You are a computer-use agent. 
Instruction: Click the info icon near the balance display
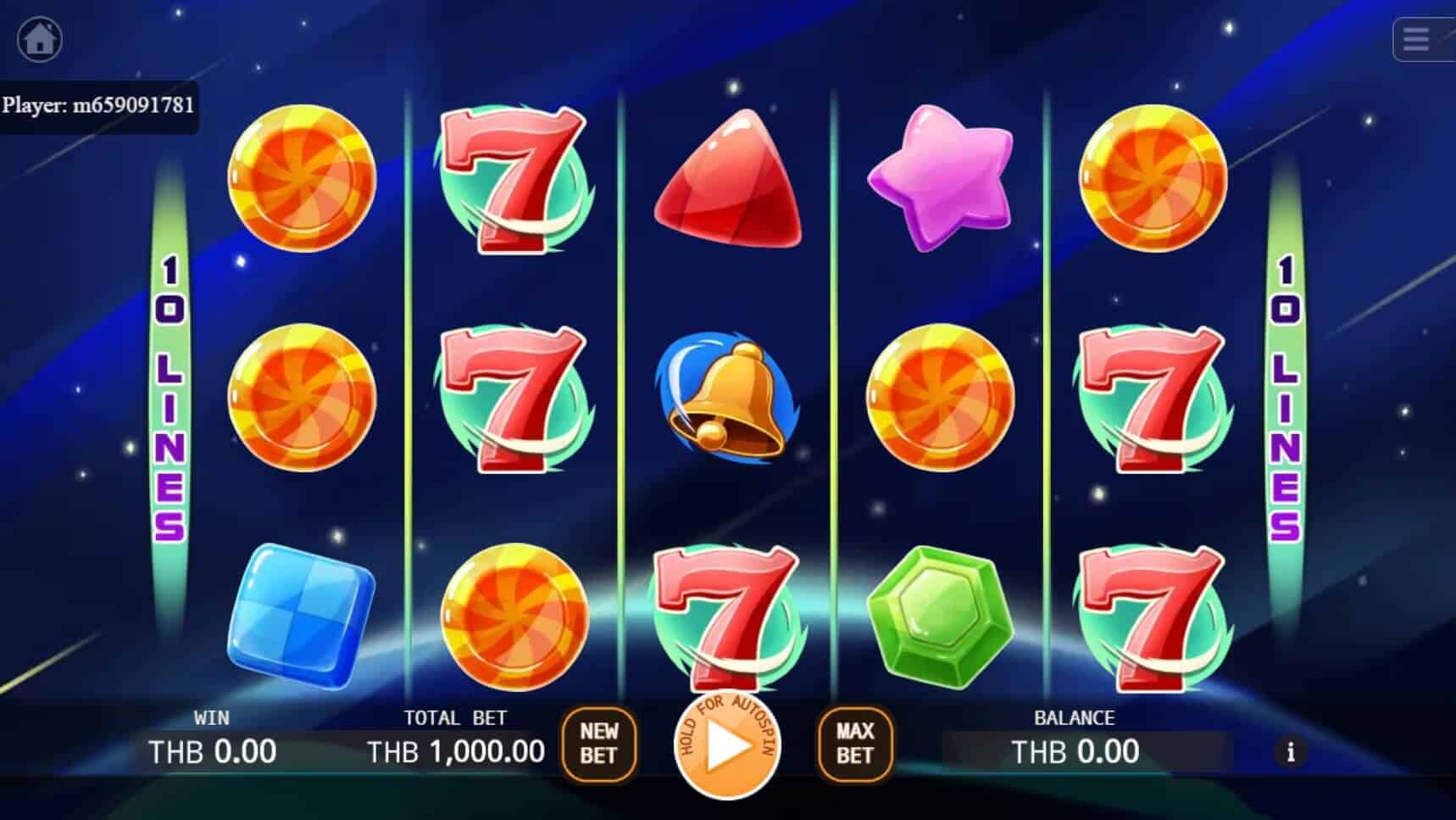click(x=1292, y=752)
